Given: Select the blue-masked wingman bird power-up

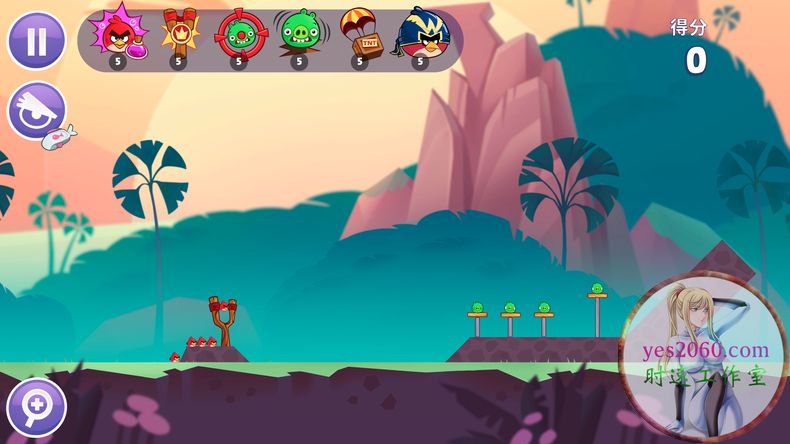Looking at the screenshot, I should click(422, 34).
